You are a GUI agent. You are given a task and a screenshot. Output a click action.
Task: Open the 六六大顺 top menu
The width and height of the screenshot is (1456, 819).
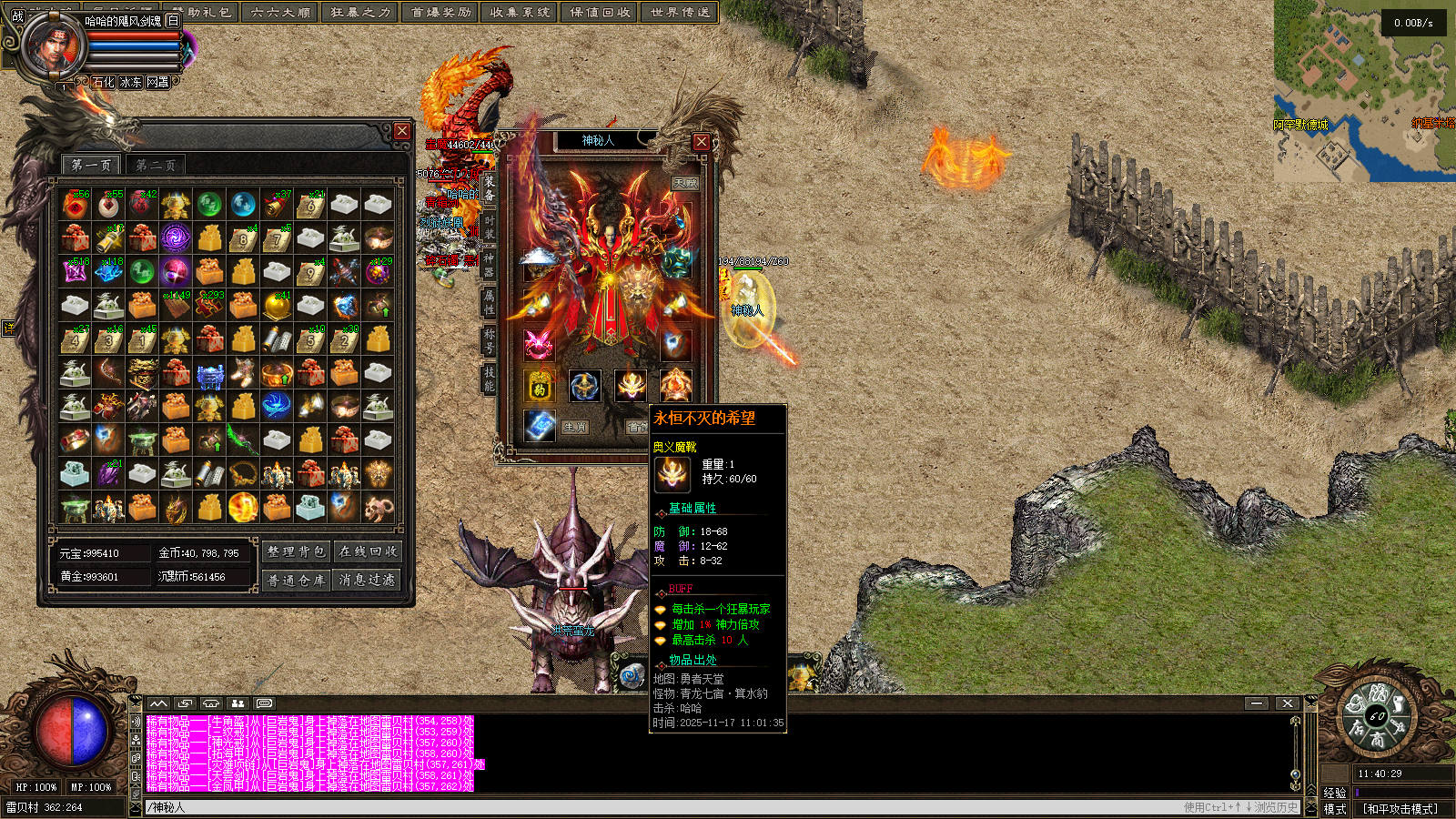[x=280, y=13]
